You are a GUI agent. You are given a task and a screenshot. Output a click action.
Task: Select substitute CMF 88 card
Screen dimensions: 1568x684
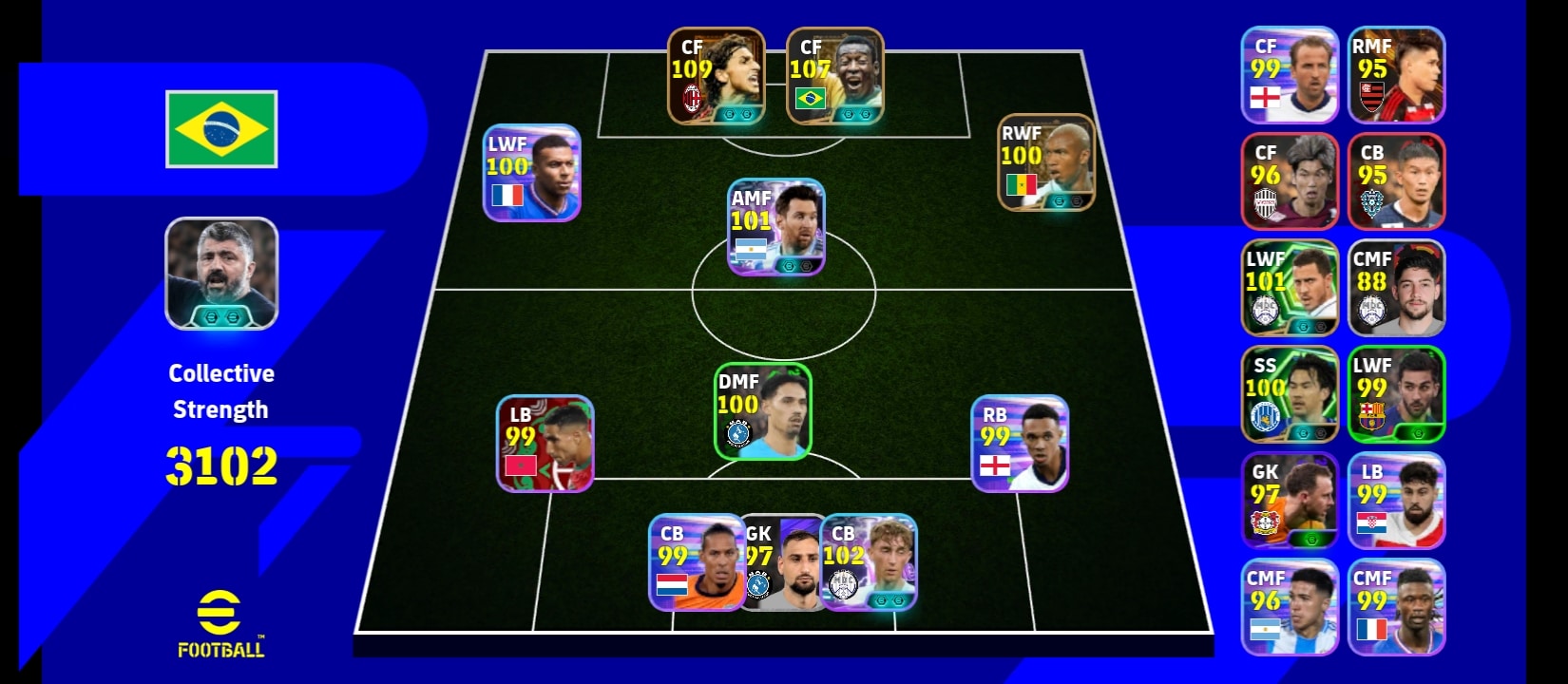(x=1396, y=288)
